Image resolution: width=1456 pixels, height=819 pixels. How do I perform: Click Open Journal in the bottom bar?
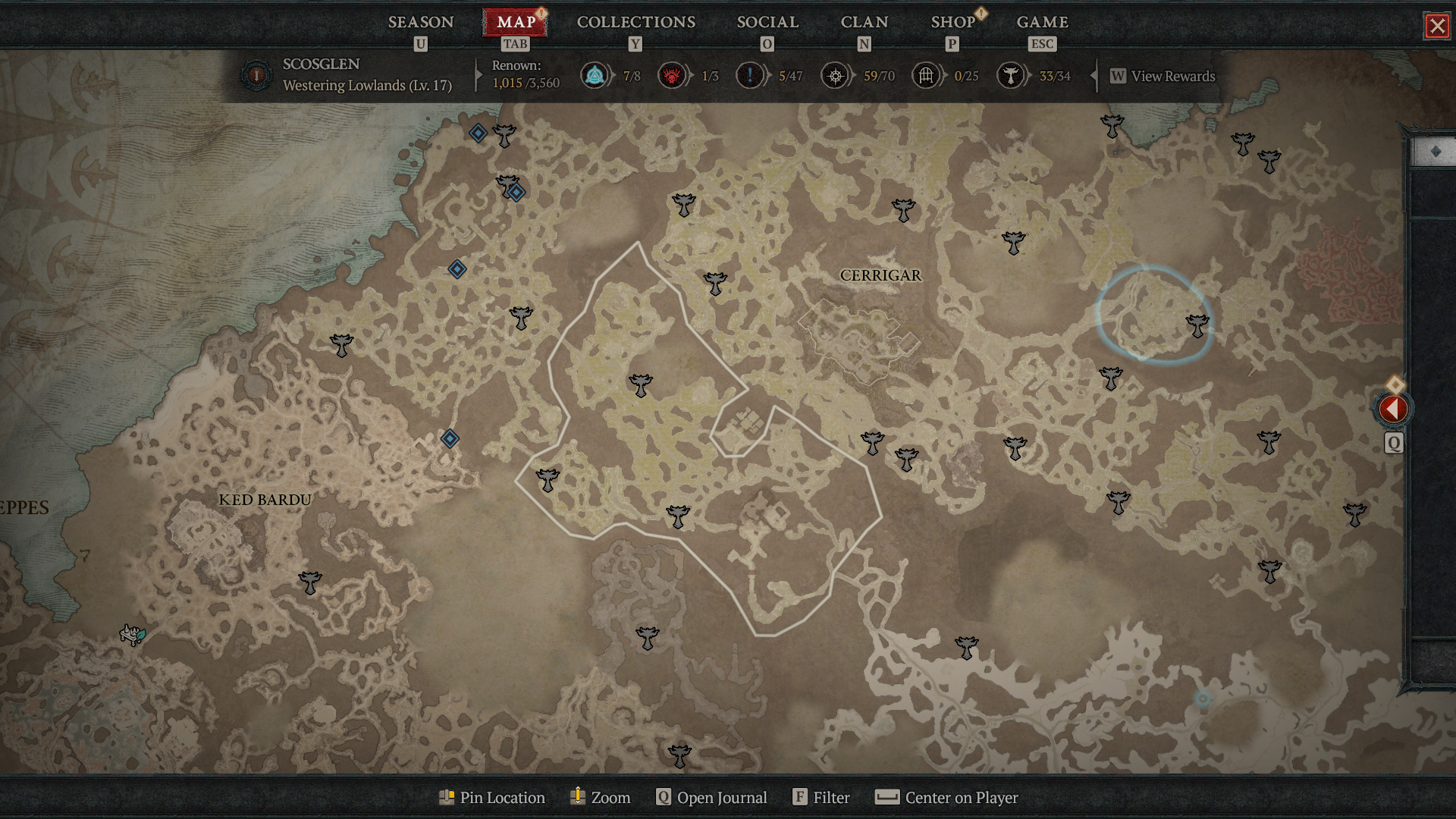point(711,798)
